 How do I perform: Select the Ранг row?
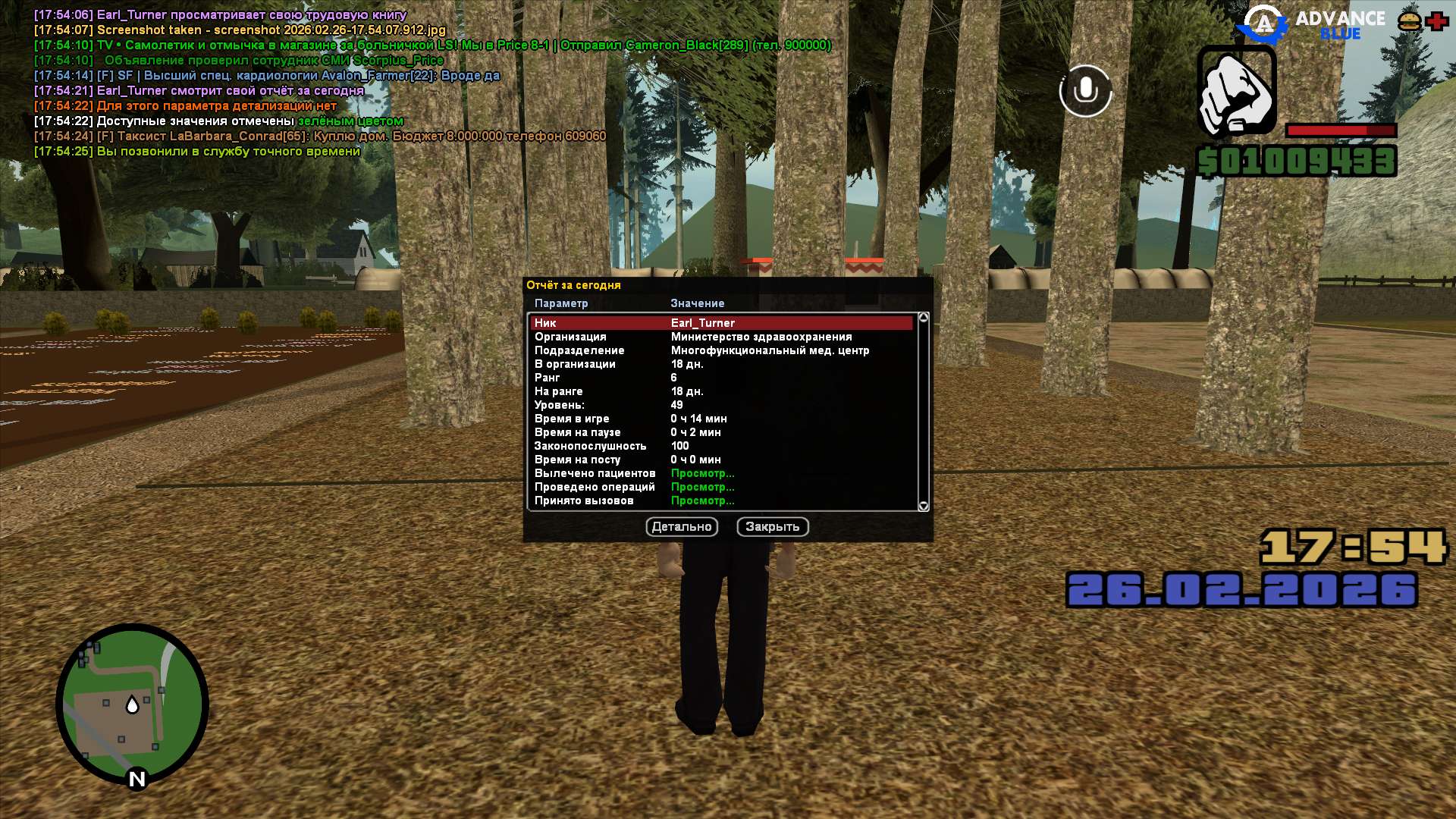720,378
